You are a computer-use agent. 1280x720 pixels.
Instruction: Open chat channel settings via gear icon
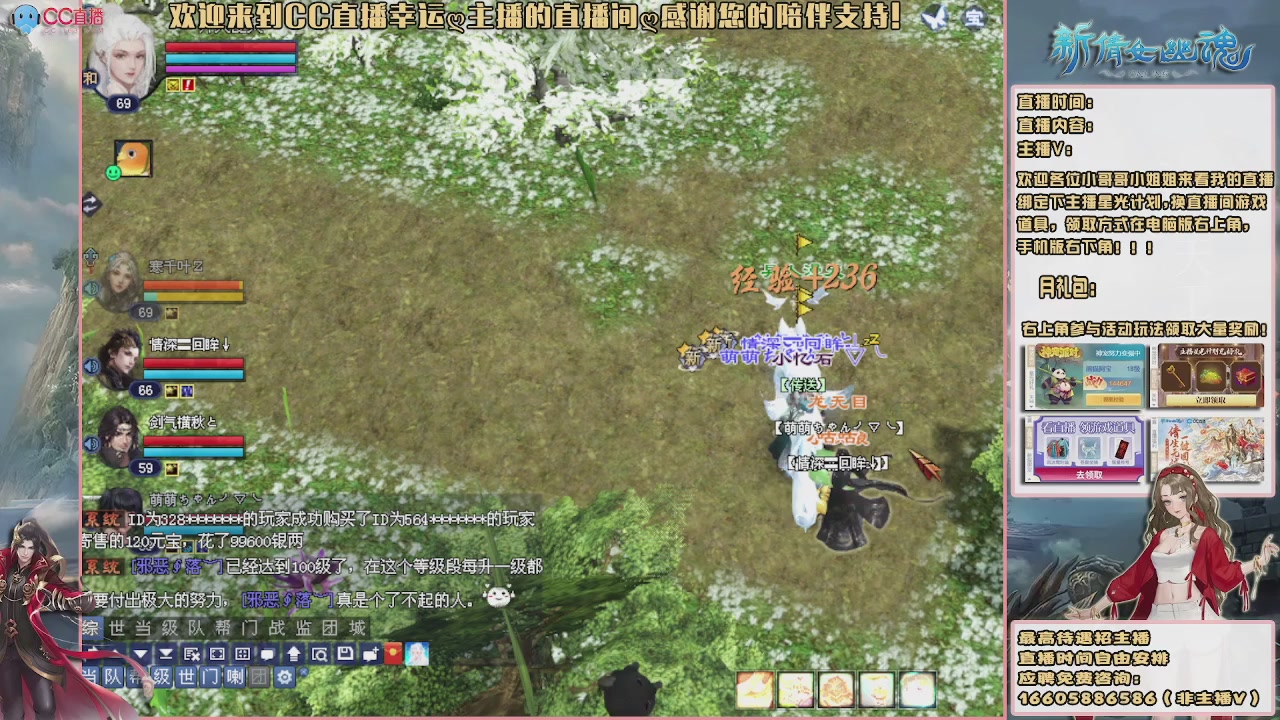pyautogui.click(x=286, y=676)
